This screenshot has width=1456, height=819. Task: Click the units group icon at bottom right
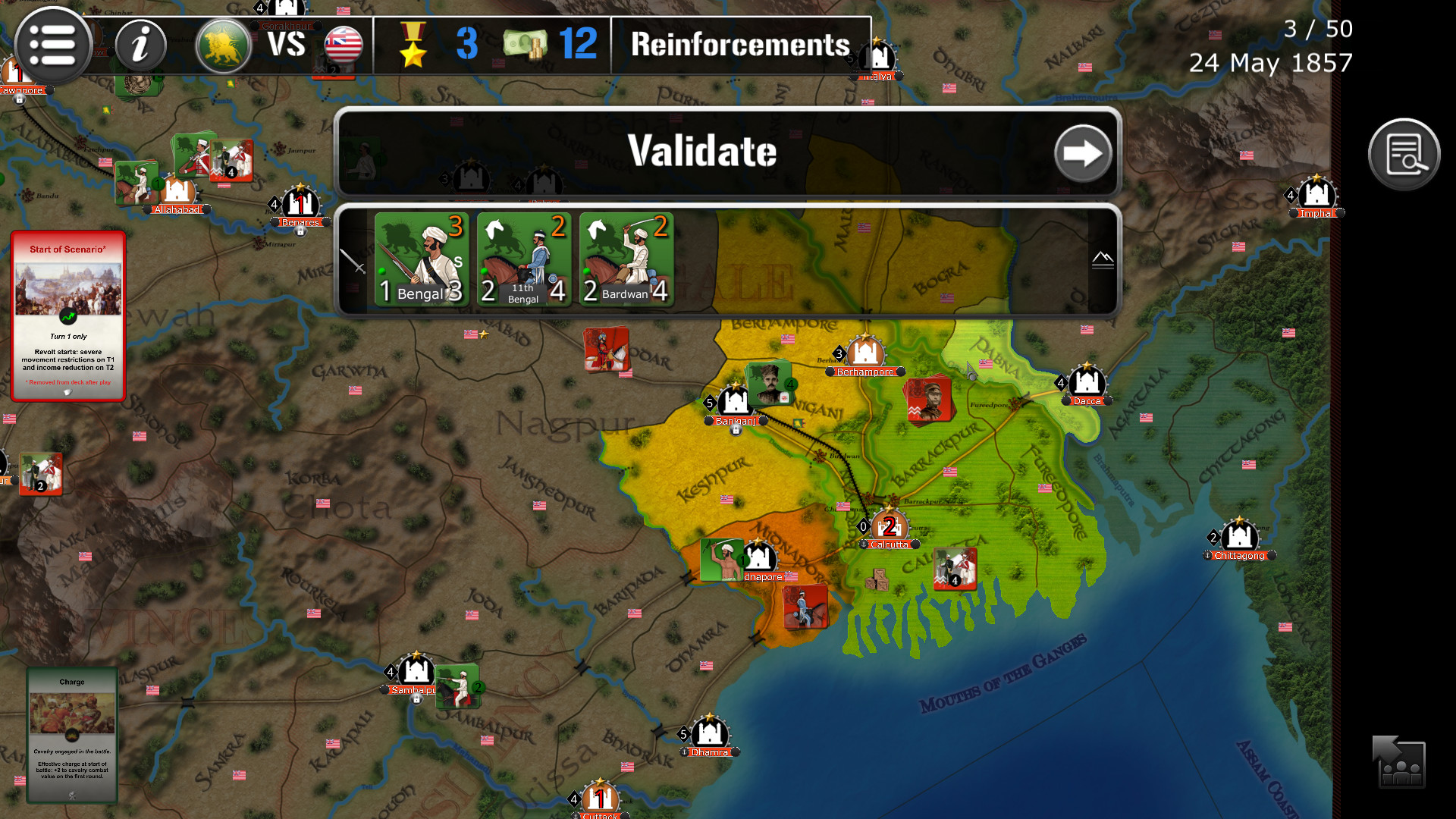click(1398, 763)
